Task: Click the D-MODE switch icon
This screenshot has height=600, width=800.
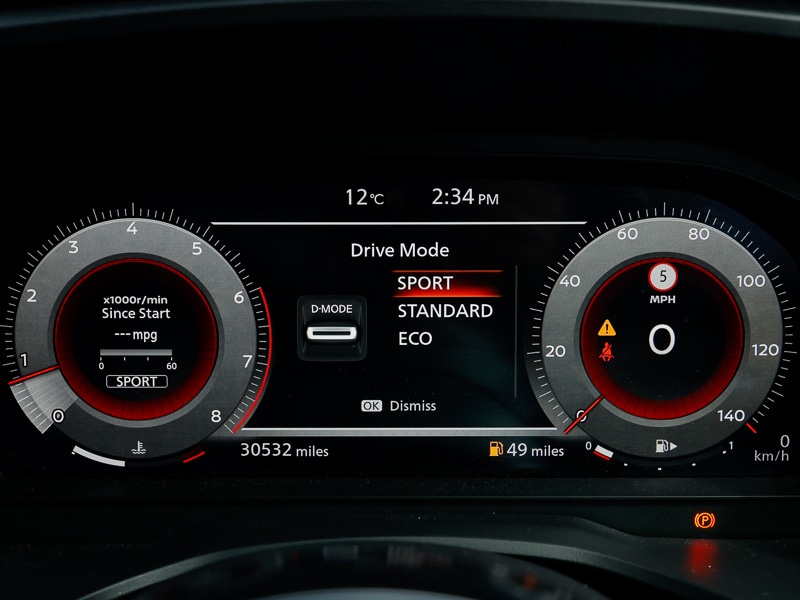Action: point(329,326)
